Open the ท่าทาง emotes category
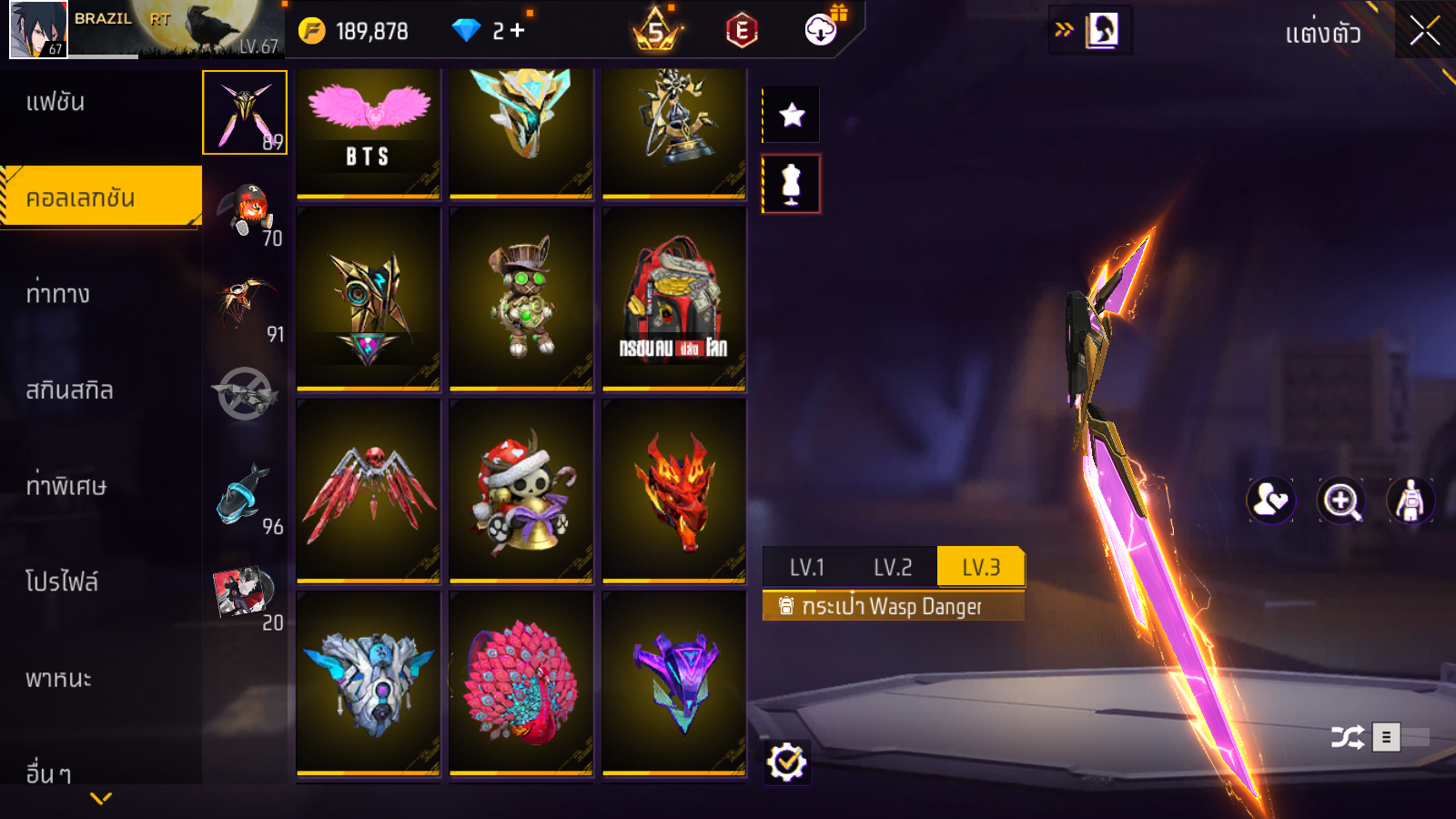Image resolution: width=1456 pixels, height=819 pixels. click(x=58, y=294)
